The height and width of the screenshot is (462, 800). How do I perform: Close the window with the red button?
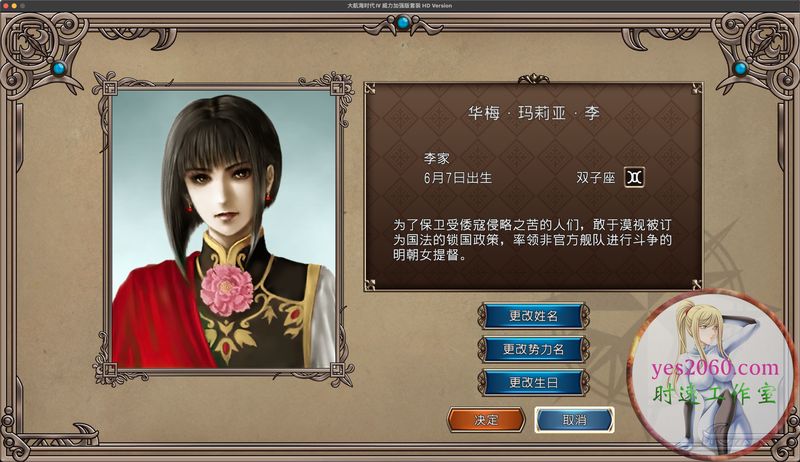7,7
